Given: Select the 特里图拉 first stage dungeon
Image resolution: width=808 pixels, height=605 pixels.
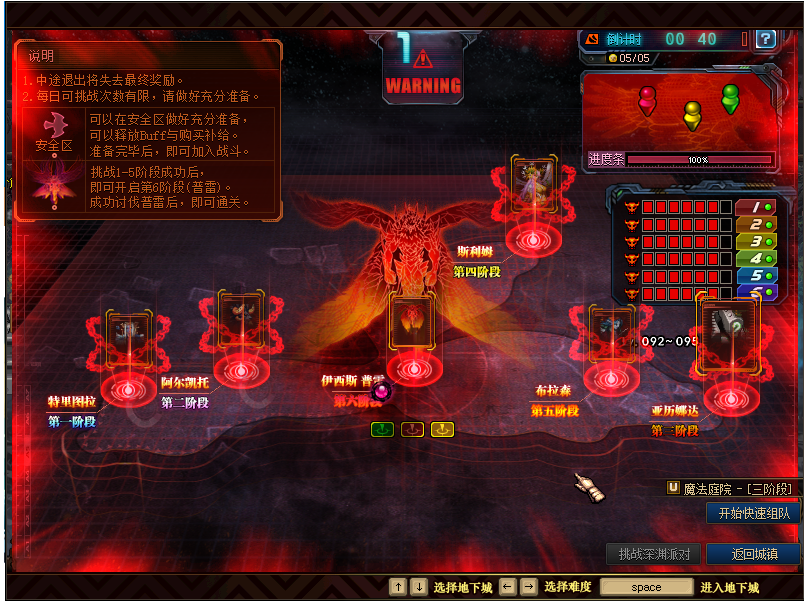Looking at the screenshot, I should click(128, 342).
